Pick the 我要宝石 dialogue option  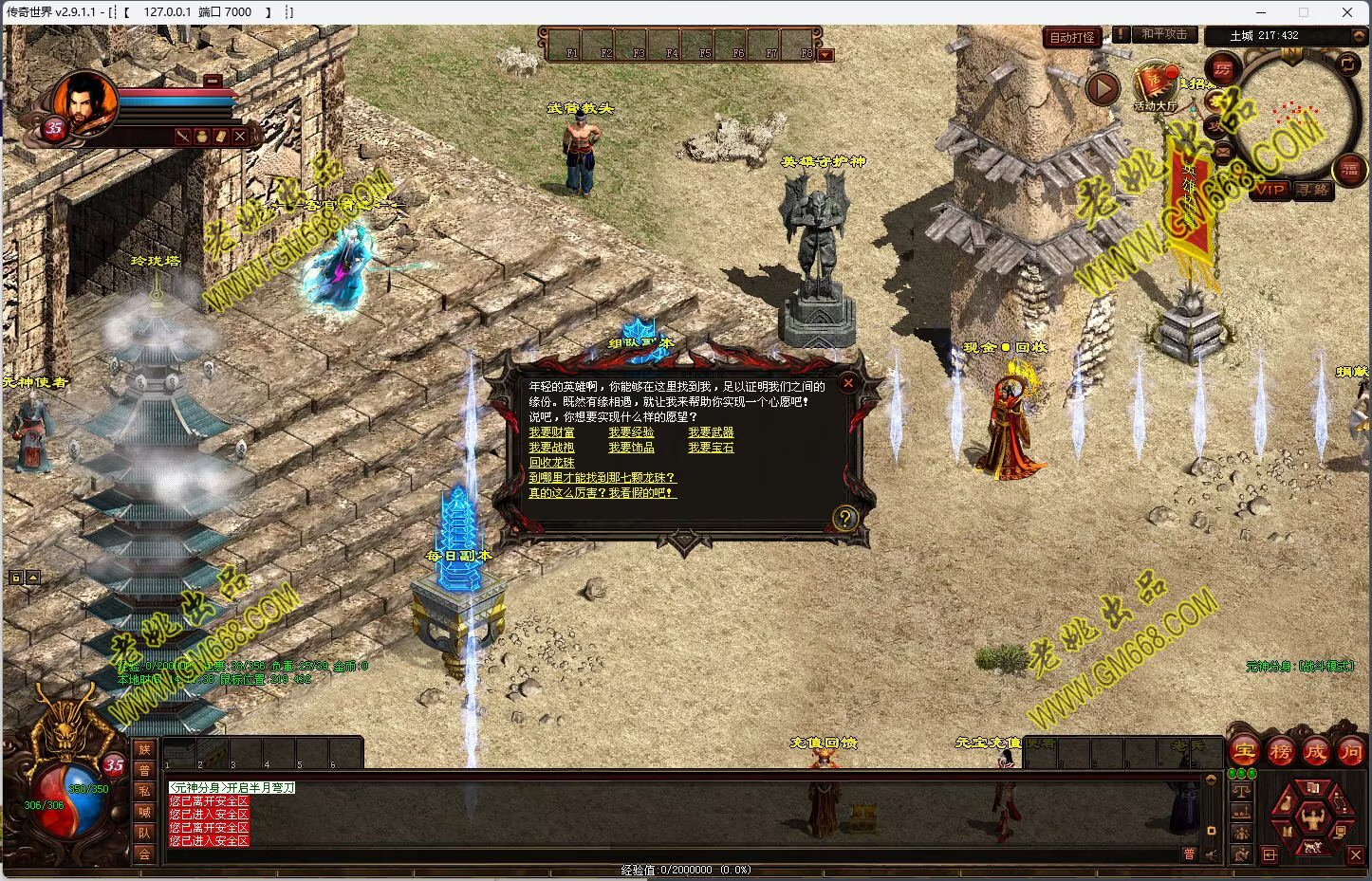coord(711,448)
